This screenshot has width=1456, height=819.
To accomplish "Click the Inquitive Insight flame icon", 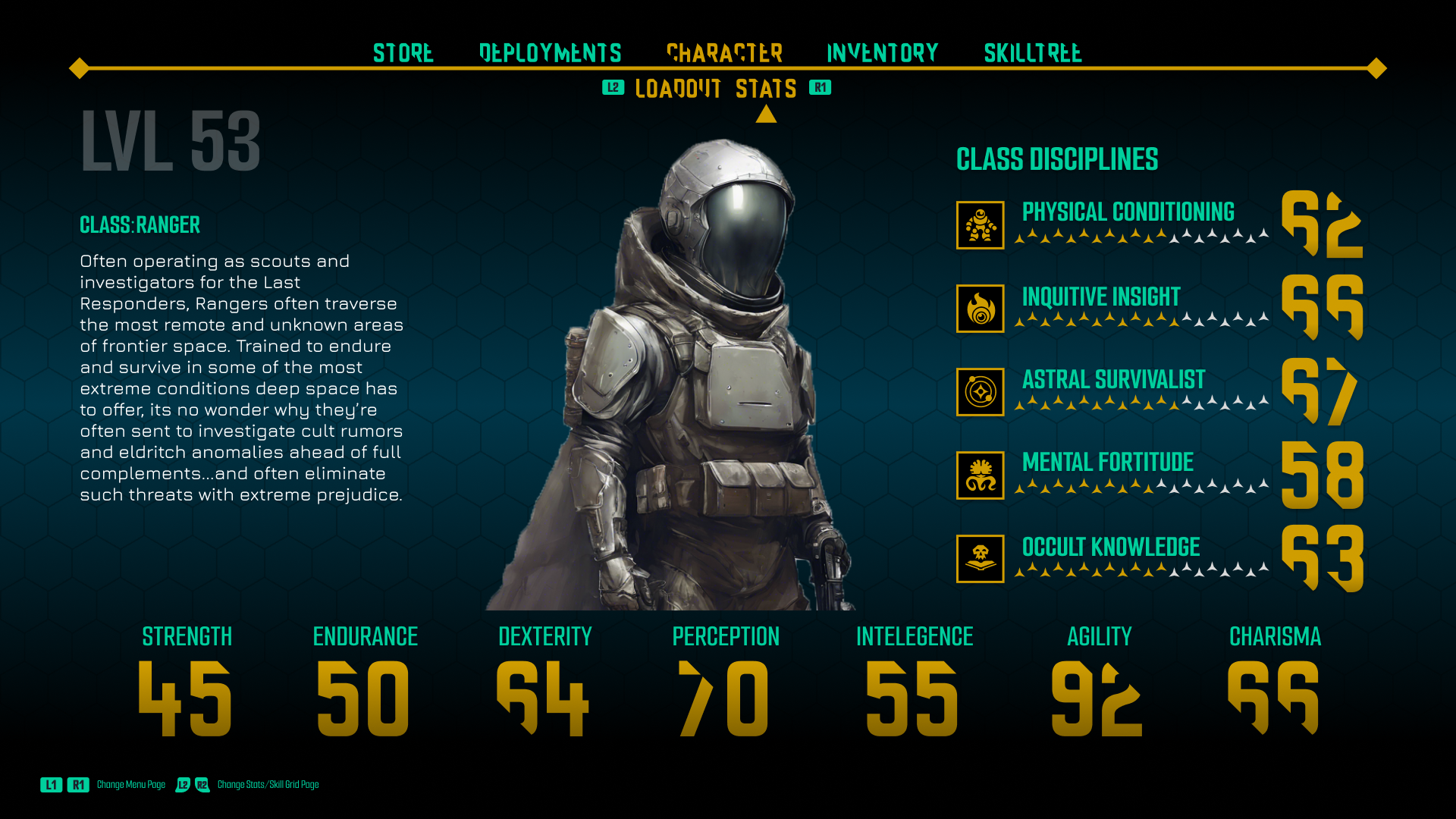I will [x=980, y=309].
